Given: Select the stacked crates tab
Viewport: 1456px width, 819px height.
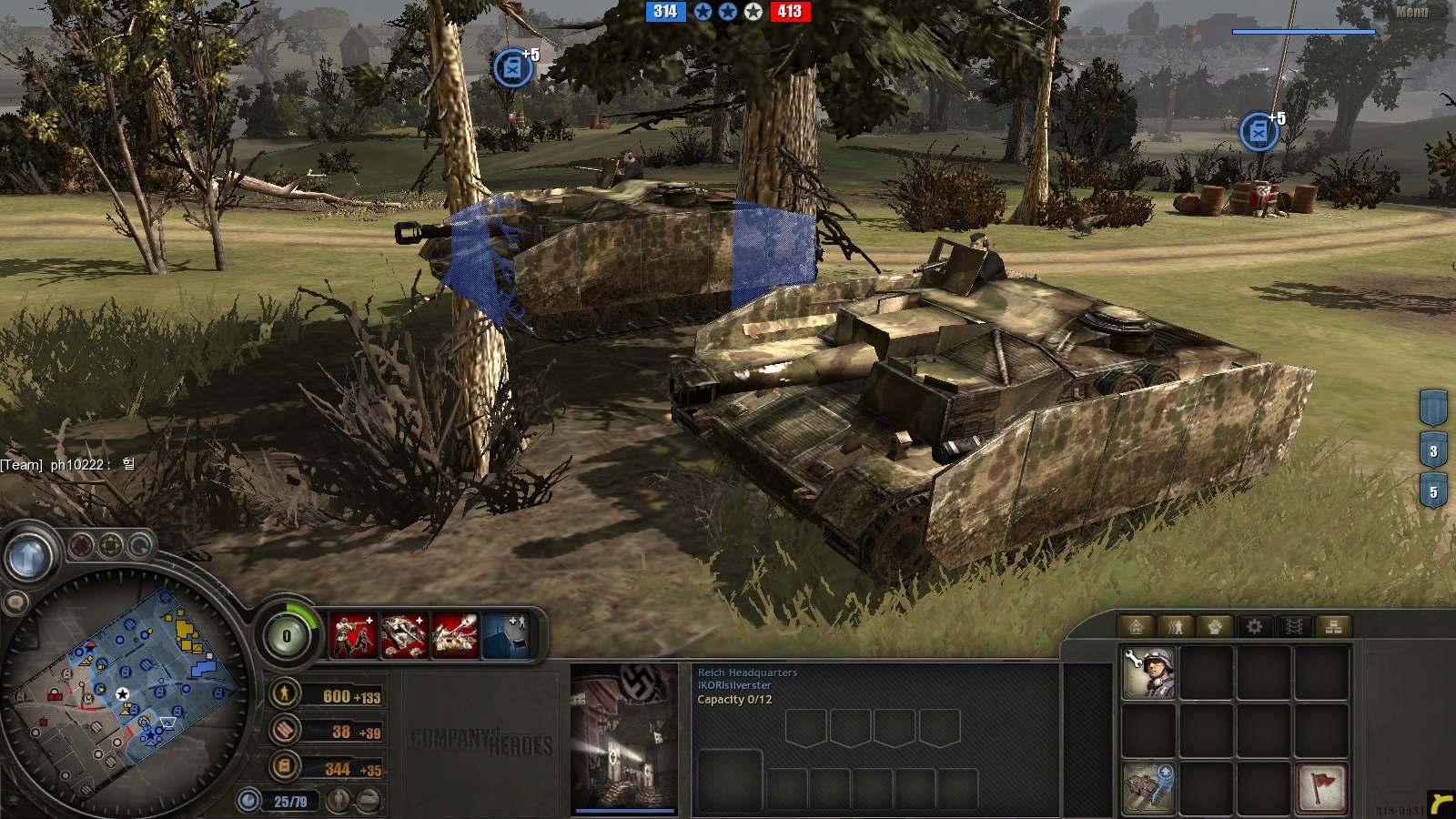Looking at the screenshot, I should pos(1334,626).
